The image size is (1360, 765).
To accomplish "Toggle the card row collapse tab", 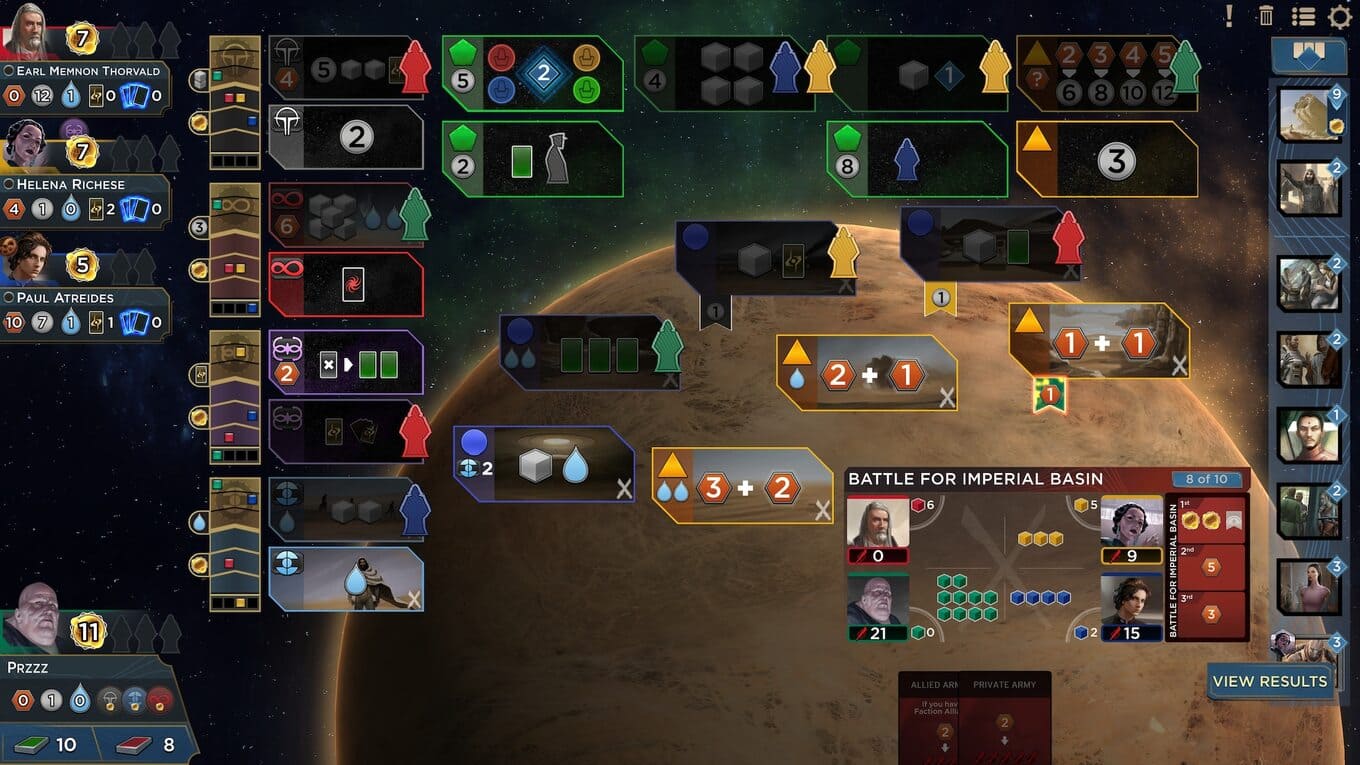I will [1308, 53].
